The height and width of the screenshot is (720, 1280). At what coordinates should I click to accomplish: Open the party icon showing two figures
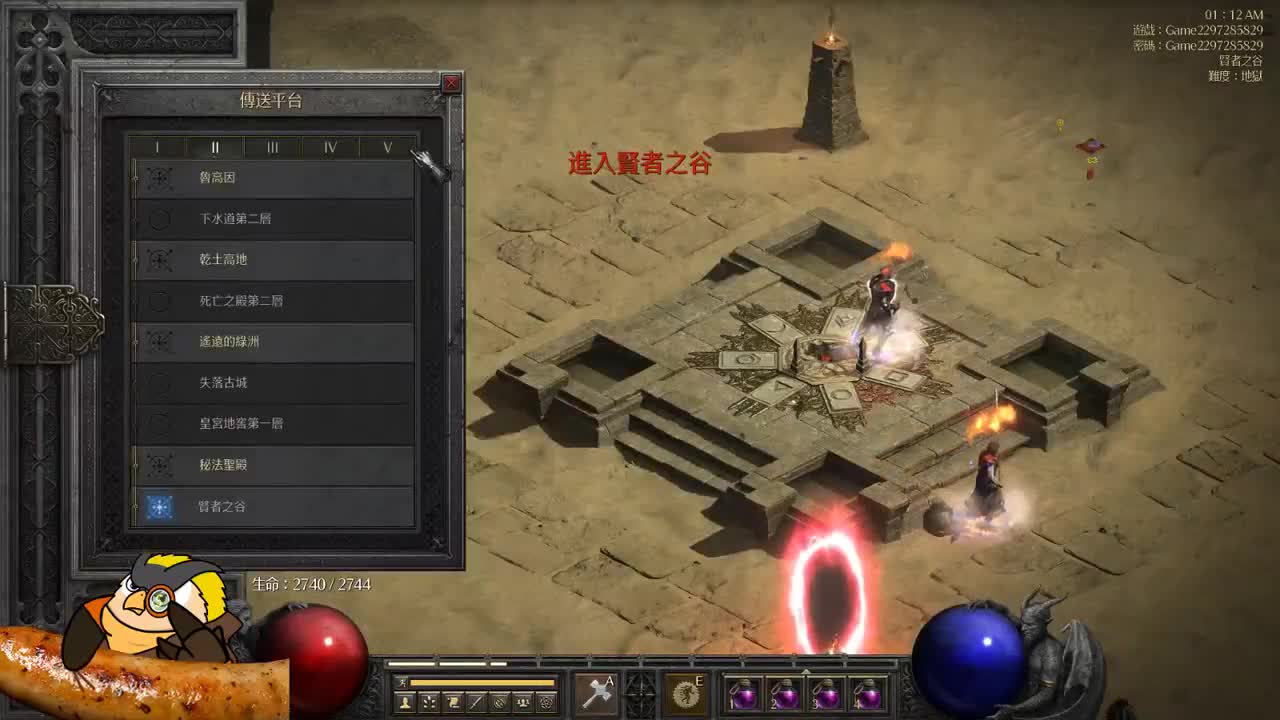coord(522,701)
